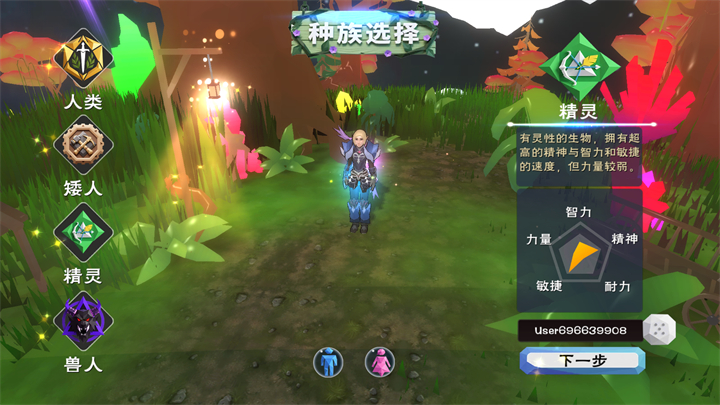The width and height of the screenshot is (720, 405).
Task: Choose the 矮人 (Dwarf) race icon
Action: pyautogui.click(x=84, y=146)
